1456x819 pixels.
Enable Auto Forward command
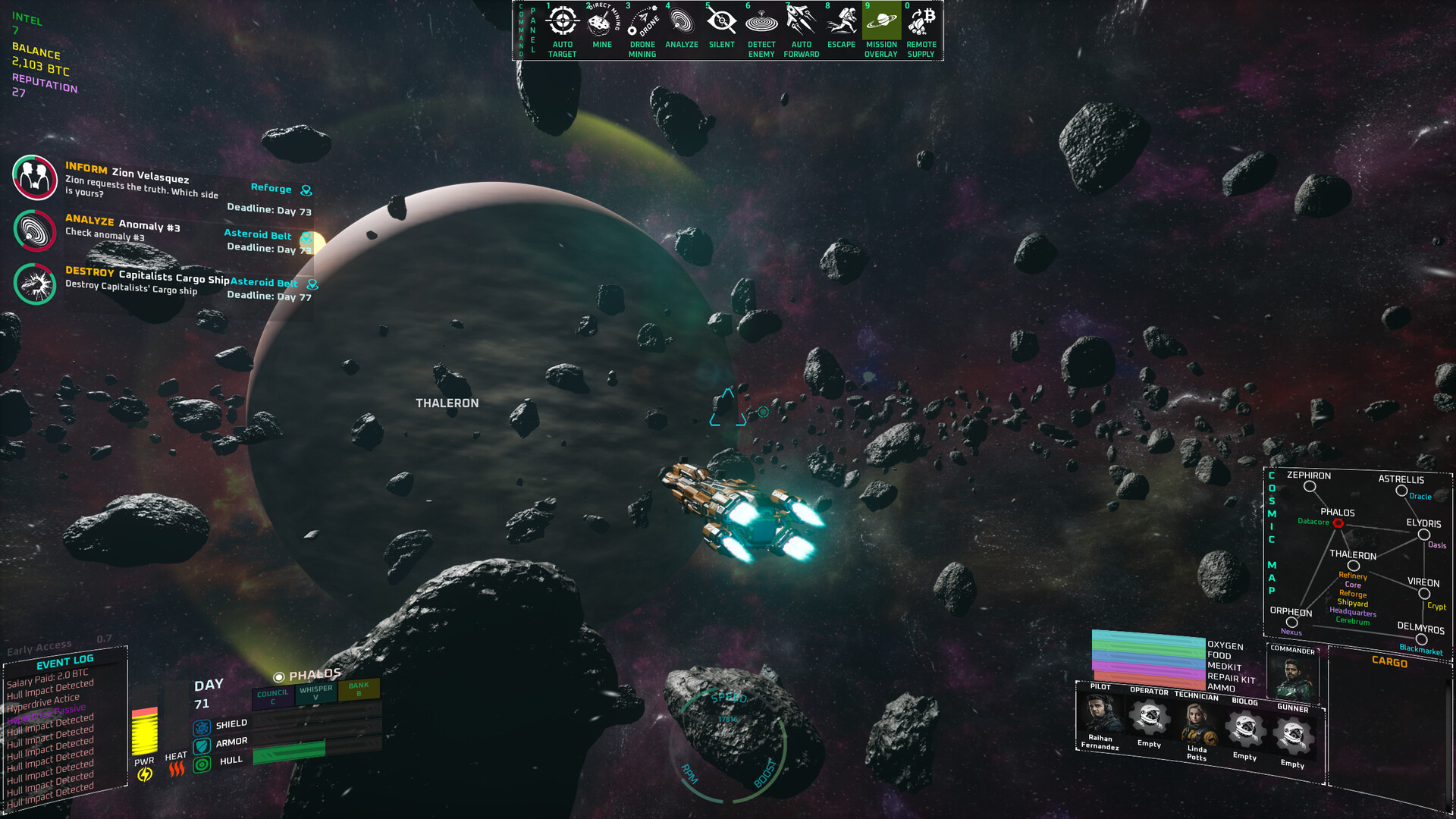pos(802,23)
